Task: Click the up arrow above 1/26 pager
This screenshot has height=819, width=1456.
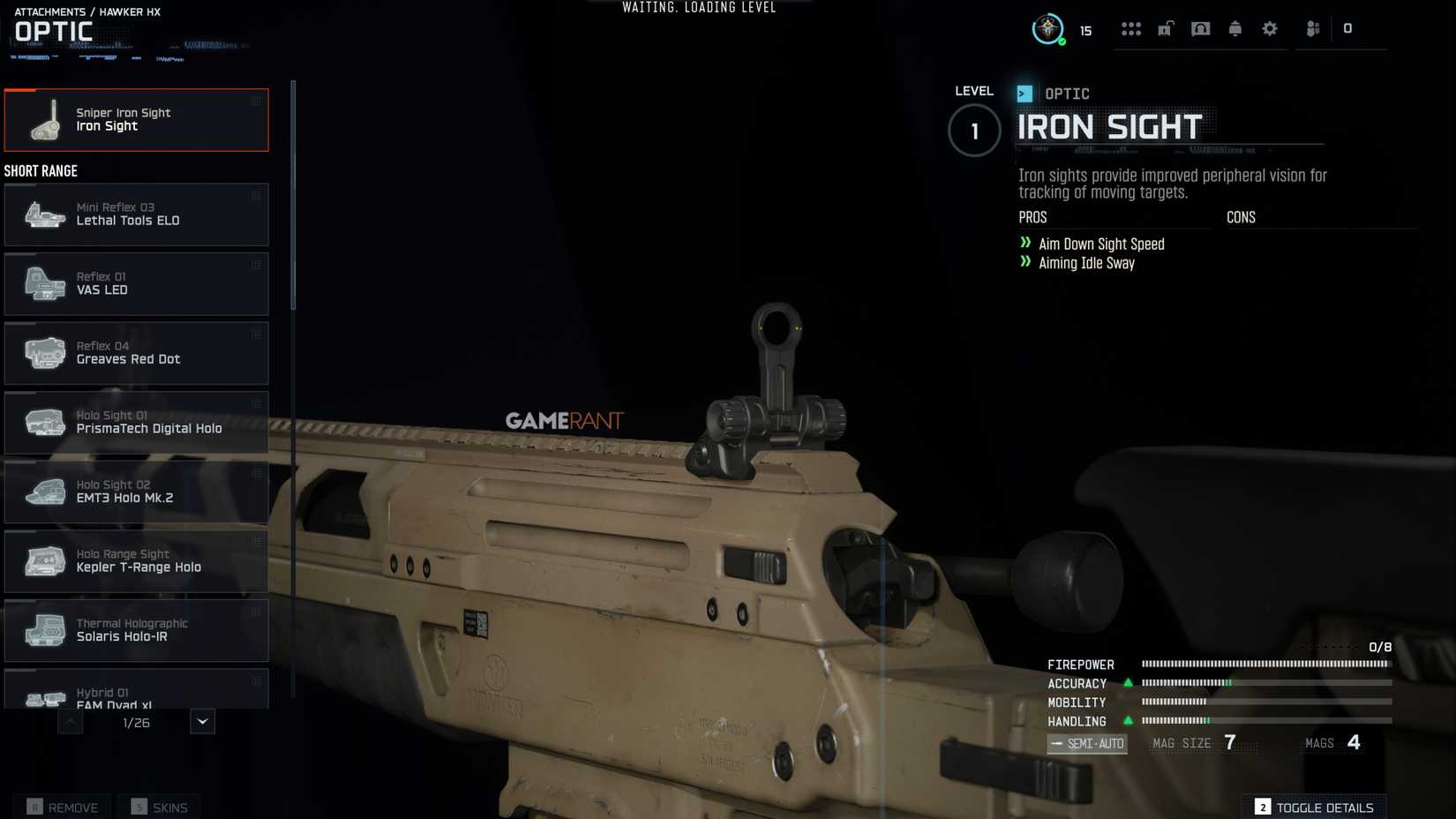Action: point(70,721)
